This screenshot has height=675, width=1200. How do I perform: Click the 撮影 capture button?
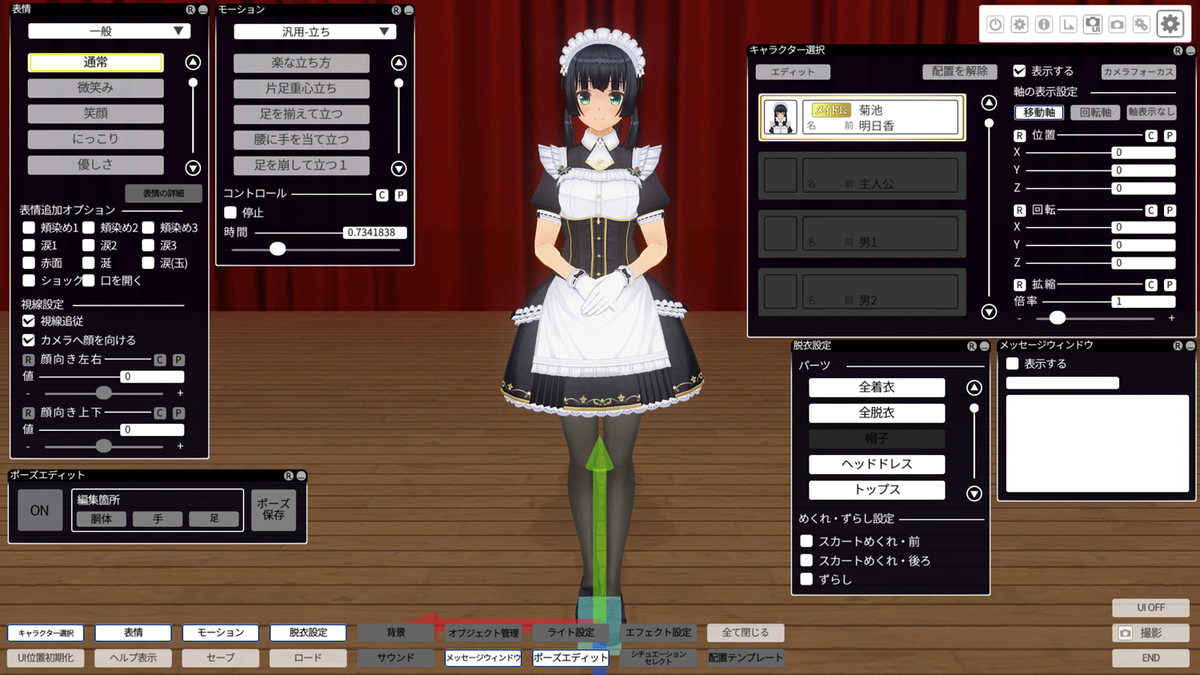1150,633
